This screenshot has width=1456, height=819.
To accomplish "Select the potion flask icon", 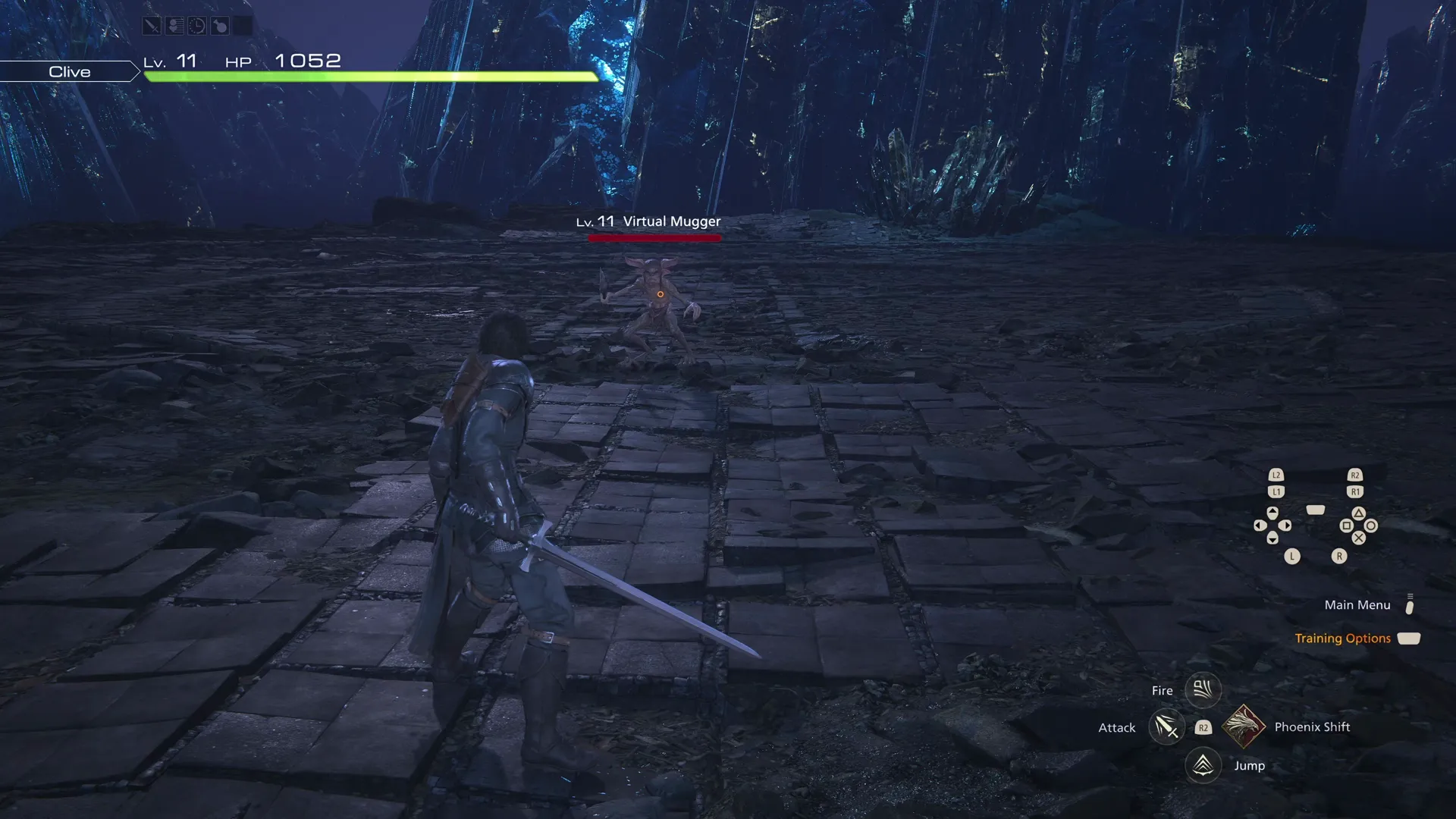I will point(220,25).
